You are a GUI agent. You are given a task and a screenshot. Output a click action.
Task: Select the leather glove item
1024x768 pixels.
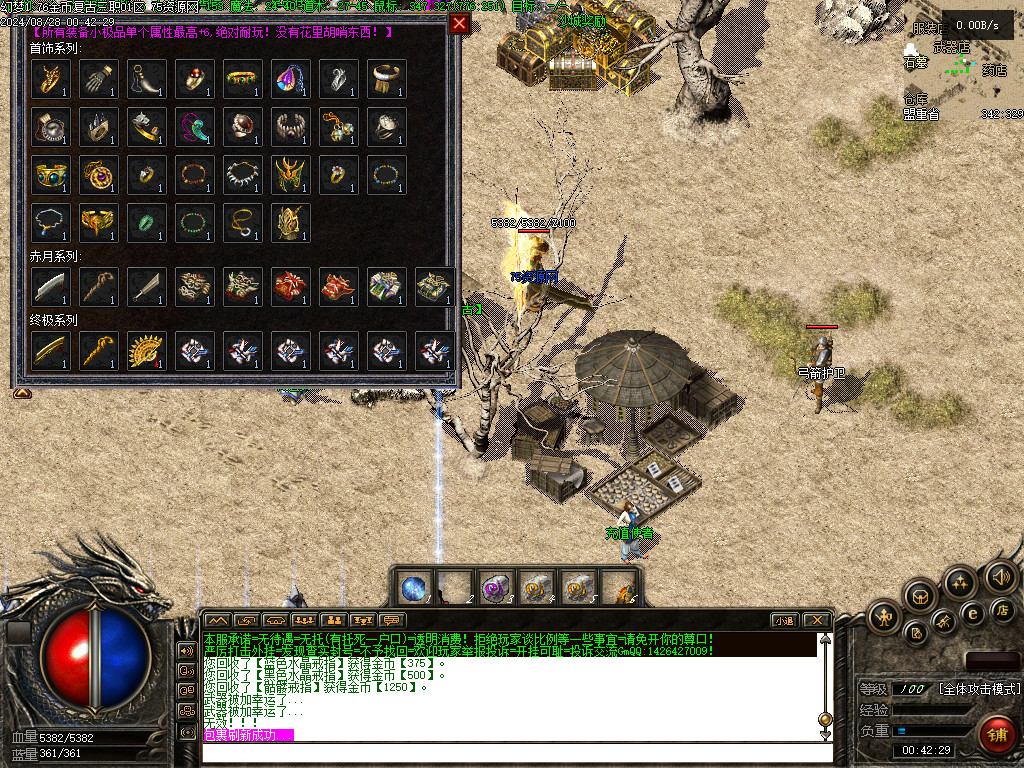pos(99,79)
